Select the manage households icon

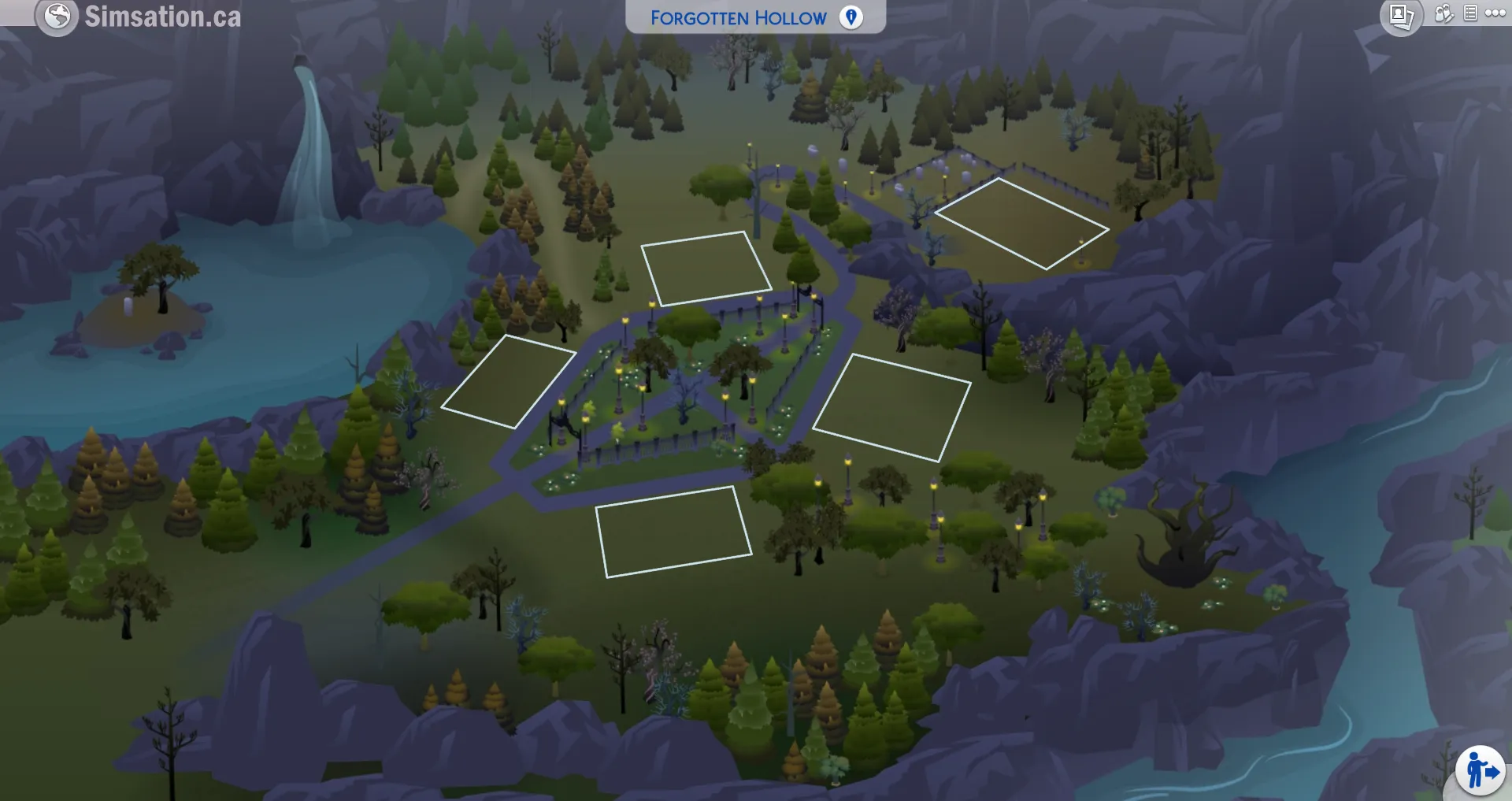pyautogui.click(x=1443, y=13)
